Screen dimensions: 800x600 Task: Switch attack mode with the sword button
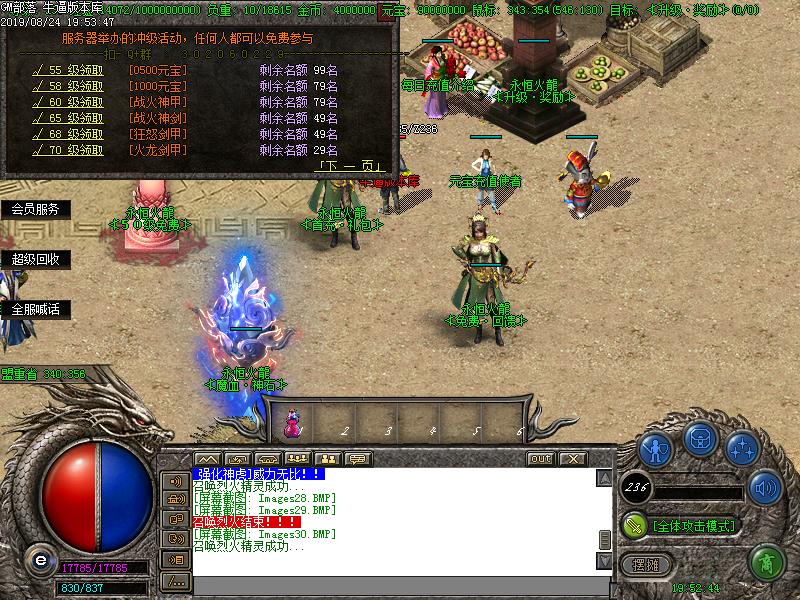(x=634, y=524)
